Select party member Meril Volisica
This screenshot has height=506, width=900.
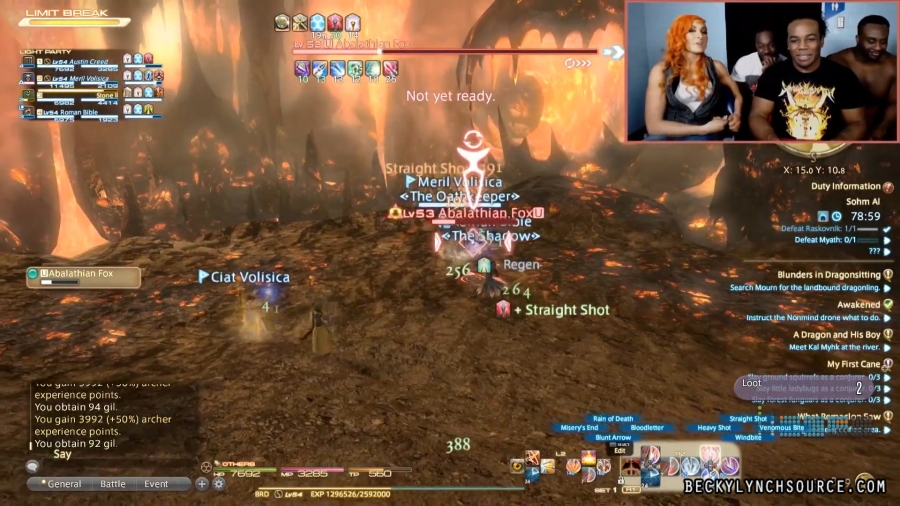pos(80,75)
